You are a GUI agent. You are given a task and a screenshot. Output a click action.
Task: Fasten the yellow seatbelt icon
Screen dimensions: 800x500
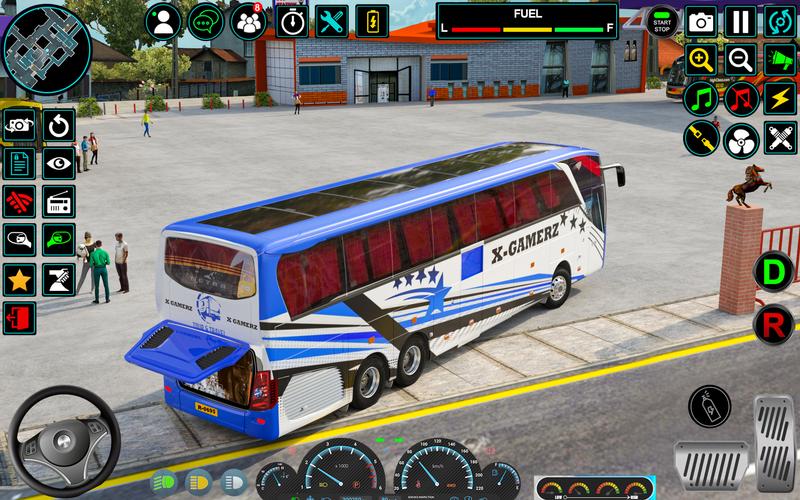click(x=701, y=138)
